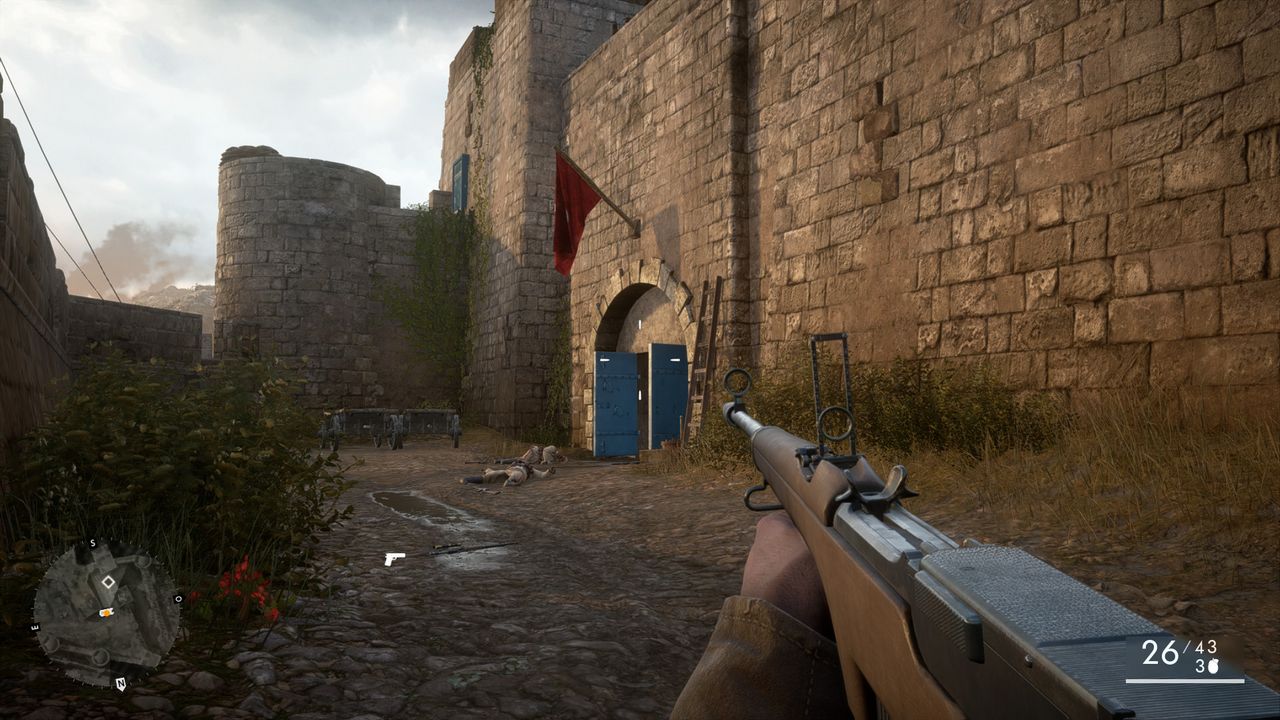Select the diamond objective marker on the minimap

pos(108,581)
